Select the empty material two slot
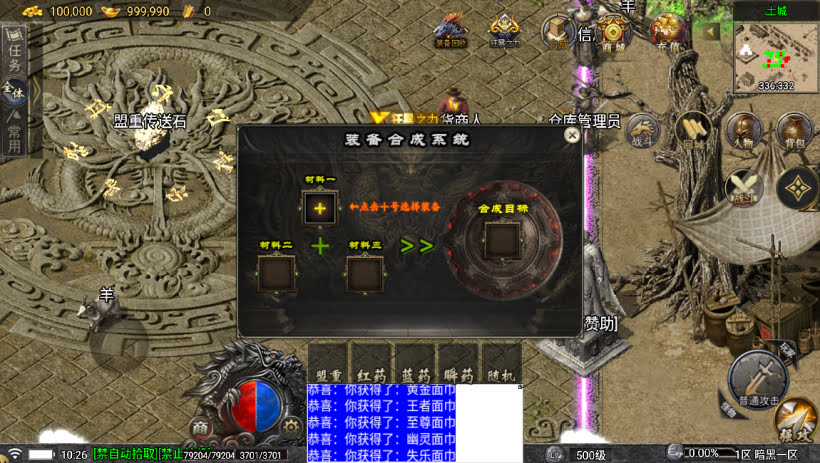 (275, 274)
